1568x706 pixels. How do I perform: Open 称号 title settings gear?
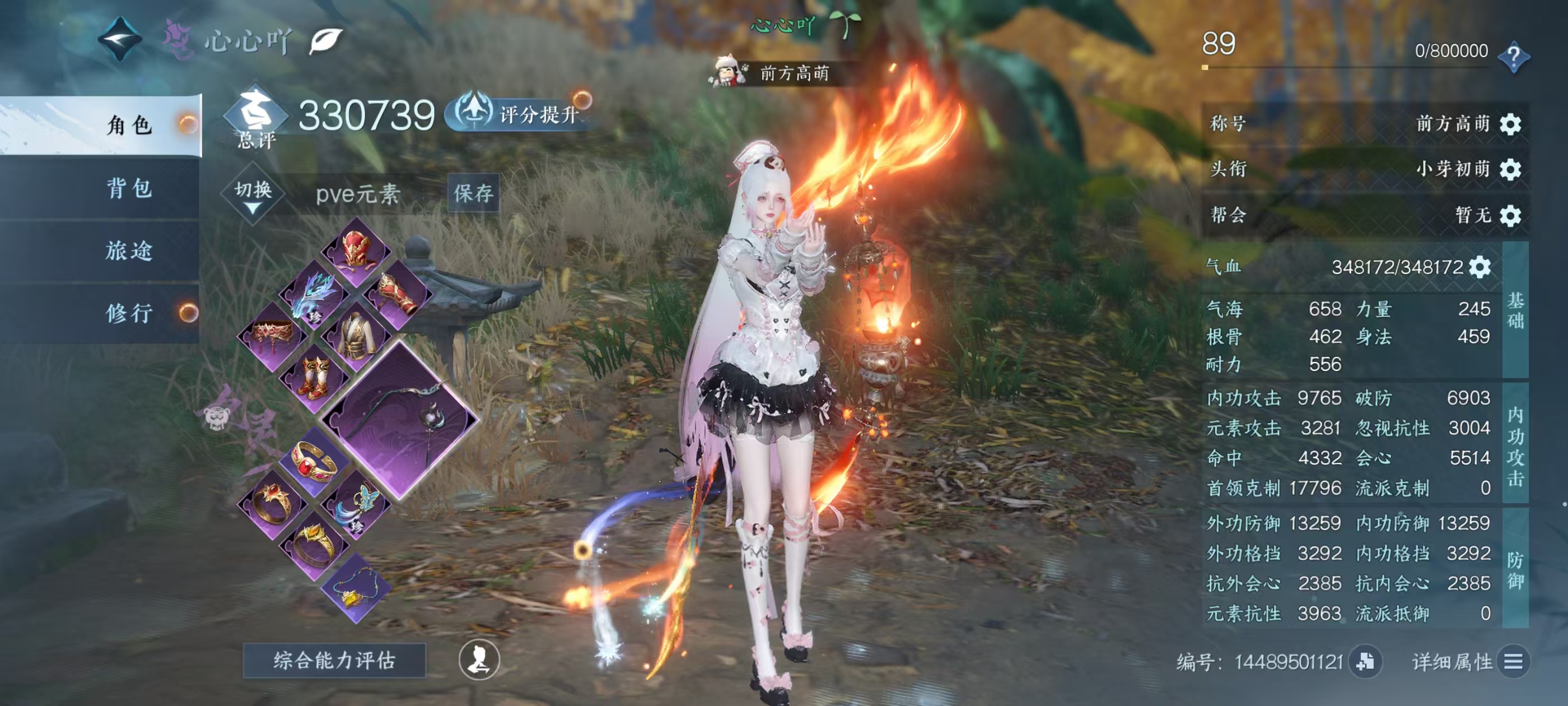pyautogui.click(x=1510, y=124)
